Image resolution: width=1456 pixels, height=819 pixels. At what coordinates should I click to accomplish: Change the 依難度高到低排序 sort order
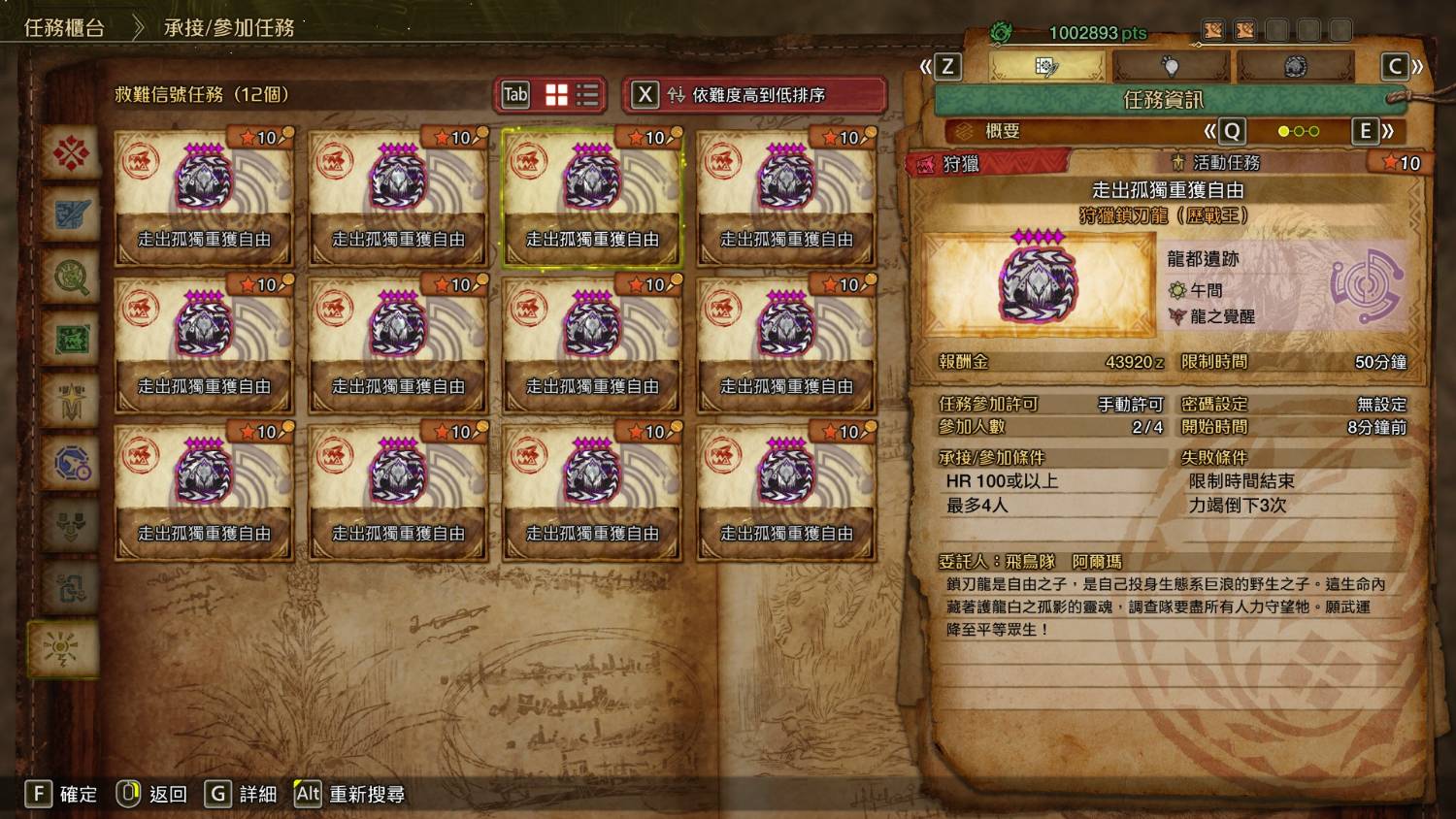pos(755,95)
